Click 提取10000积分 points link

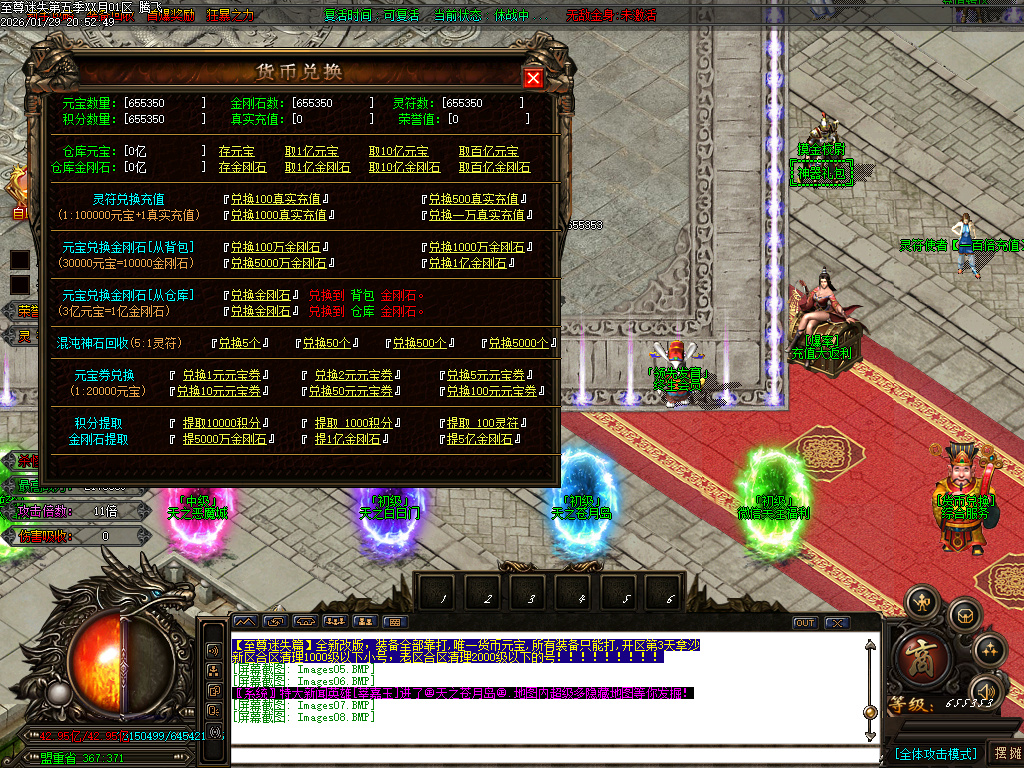point(221,423)
